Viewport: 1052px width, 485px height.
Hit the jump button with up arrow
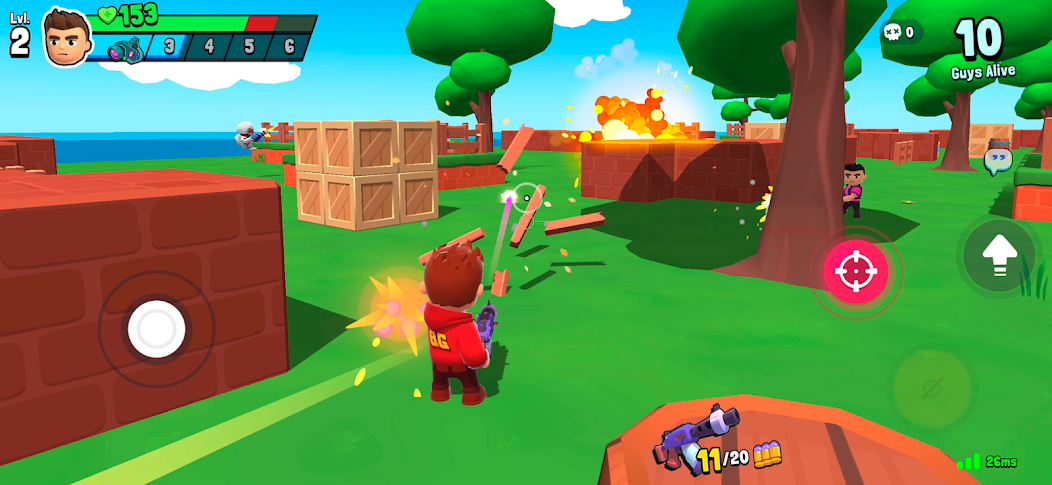pyautogui.click(x=998, y=256)
